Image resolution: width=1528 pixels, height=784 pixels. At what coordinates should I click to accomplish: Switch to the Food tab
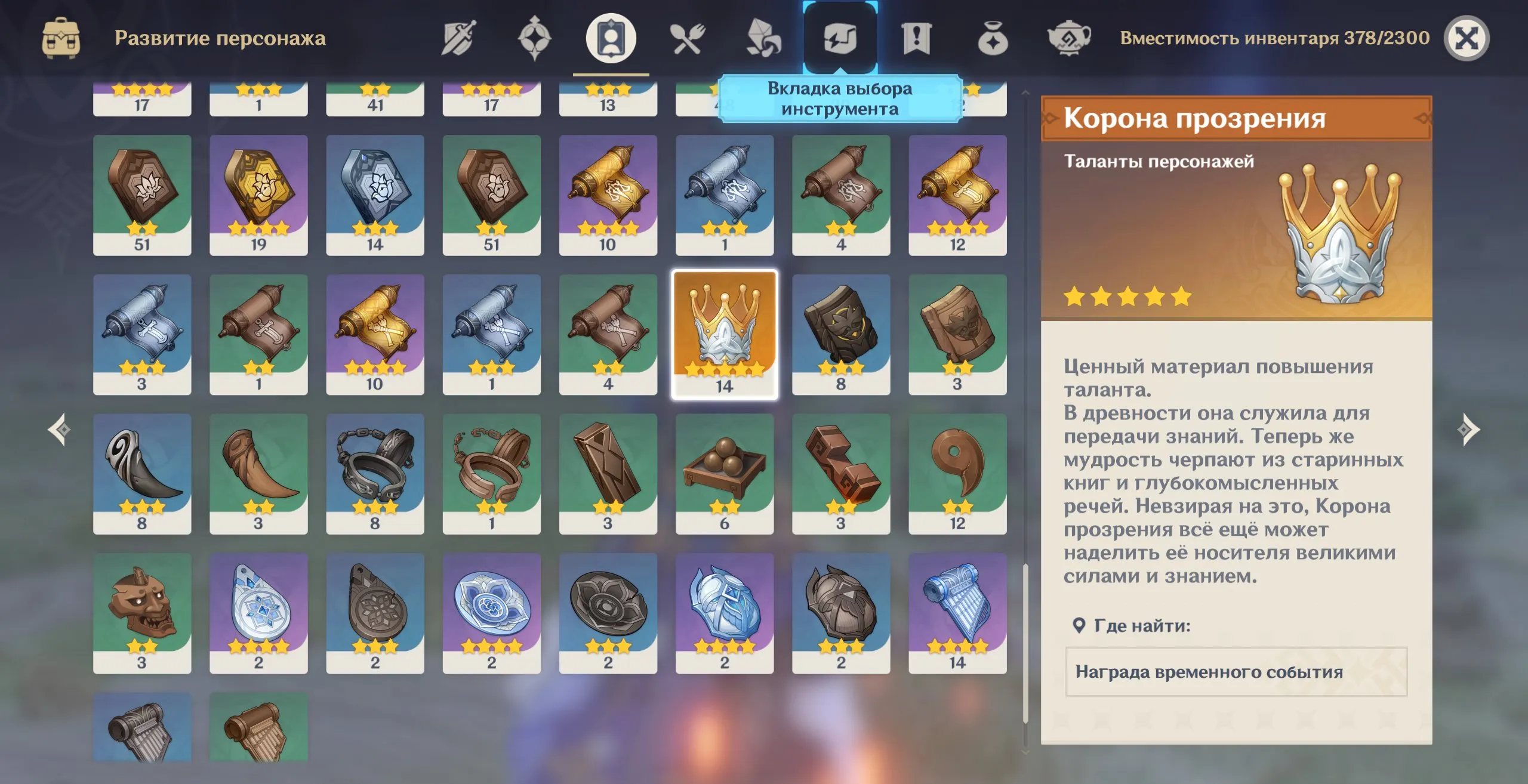click(x=687, y=39)
